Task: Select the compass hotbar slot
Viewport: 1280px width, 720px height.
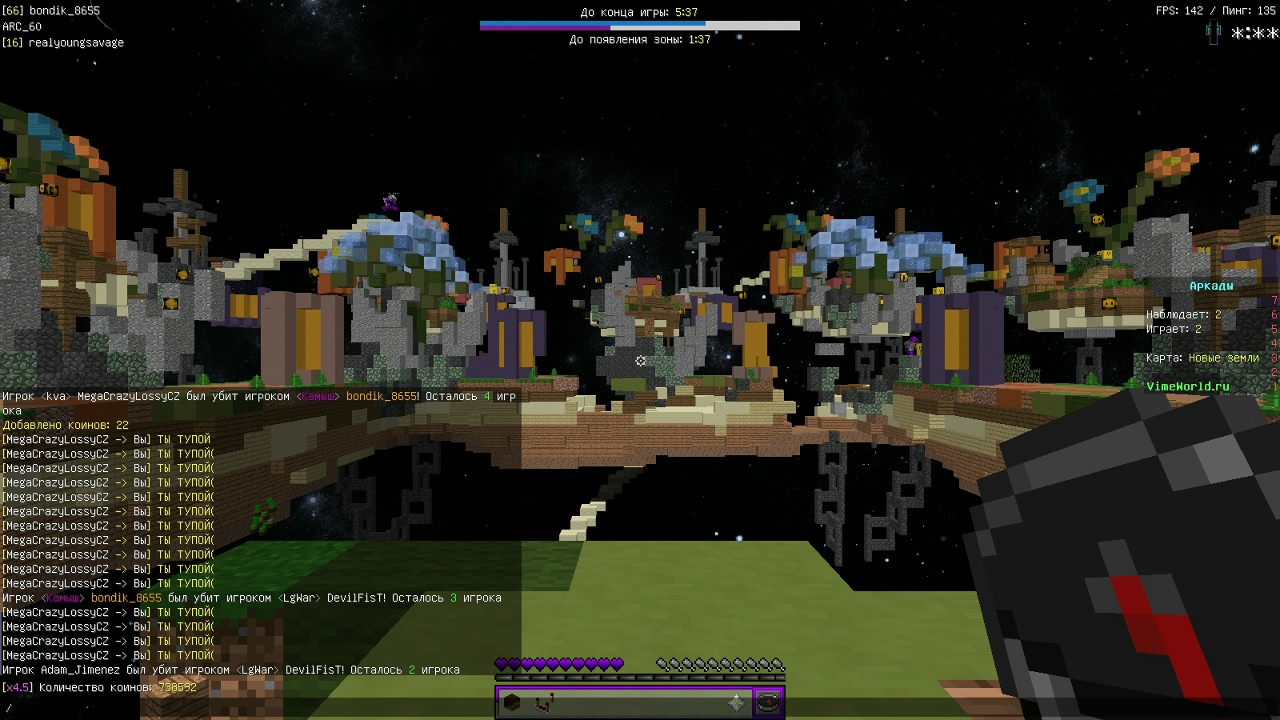Action: pyautogui.click(x=768, y=703)
